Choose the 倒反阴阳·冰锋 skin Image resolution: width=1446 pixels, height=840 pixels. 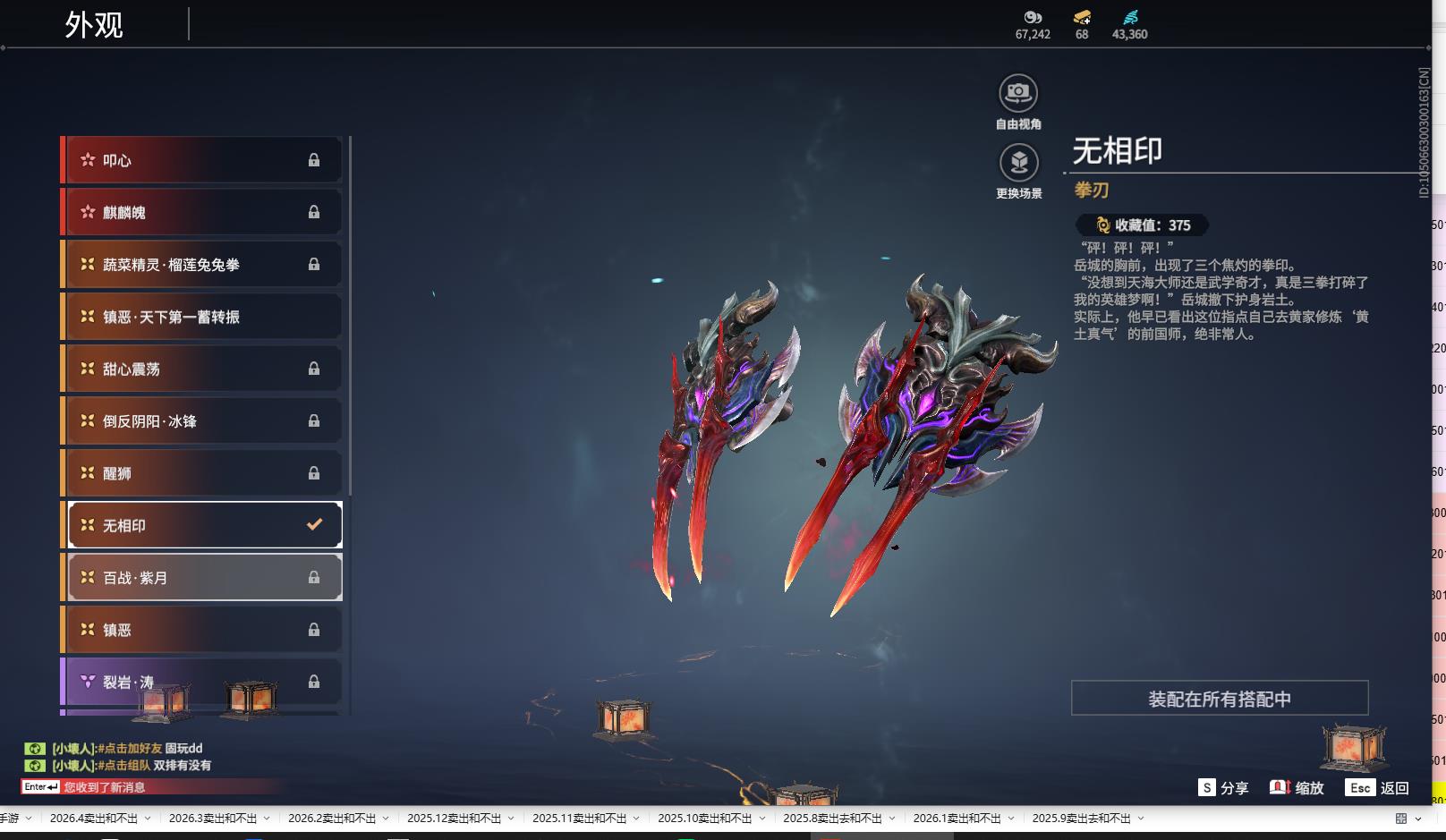[202, 420]
